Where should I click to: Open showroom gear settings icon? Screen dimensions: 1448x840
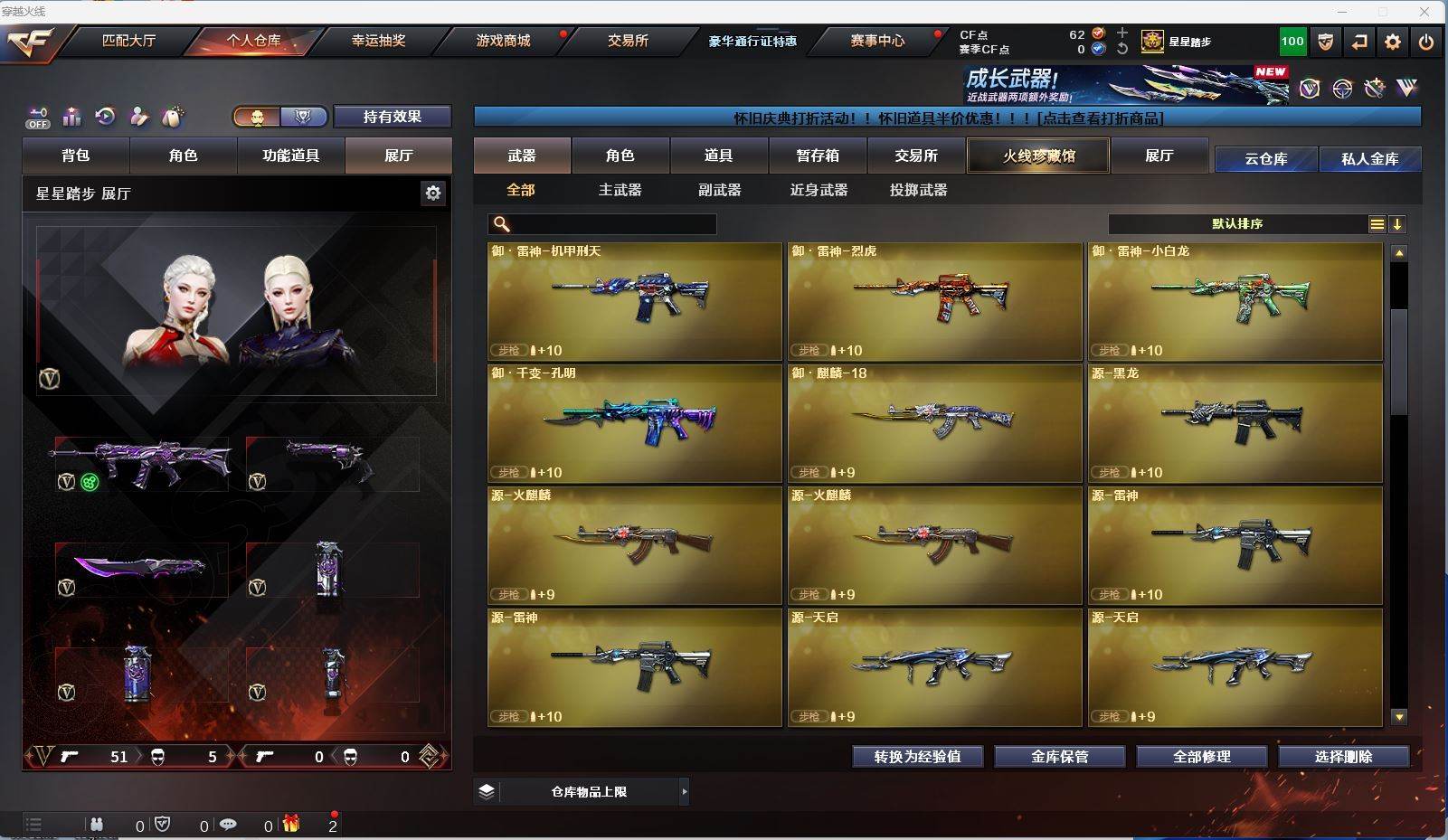[x=433, y=193]
